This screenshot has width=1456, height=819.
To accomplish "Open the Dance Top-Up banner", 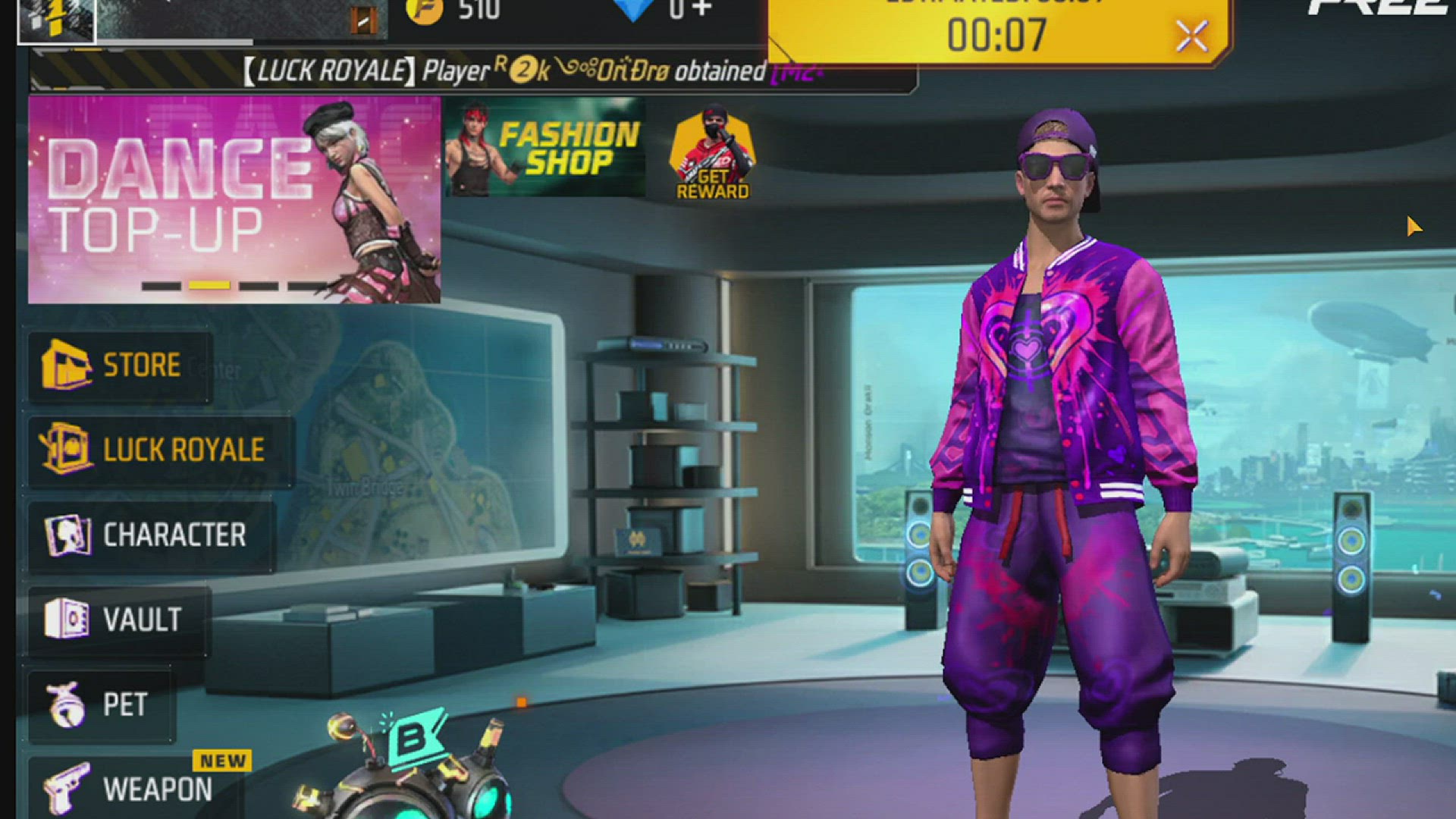I will click(x=234, y=199).
